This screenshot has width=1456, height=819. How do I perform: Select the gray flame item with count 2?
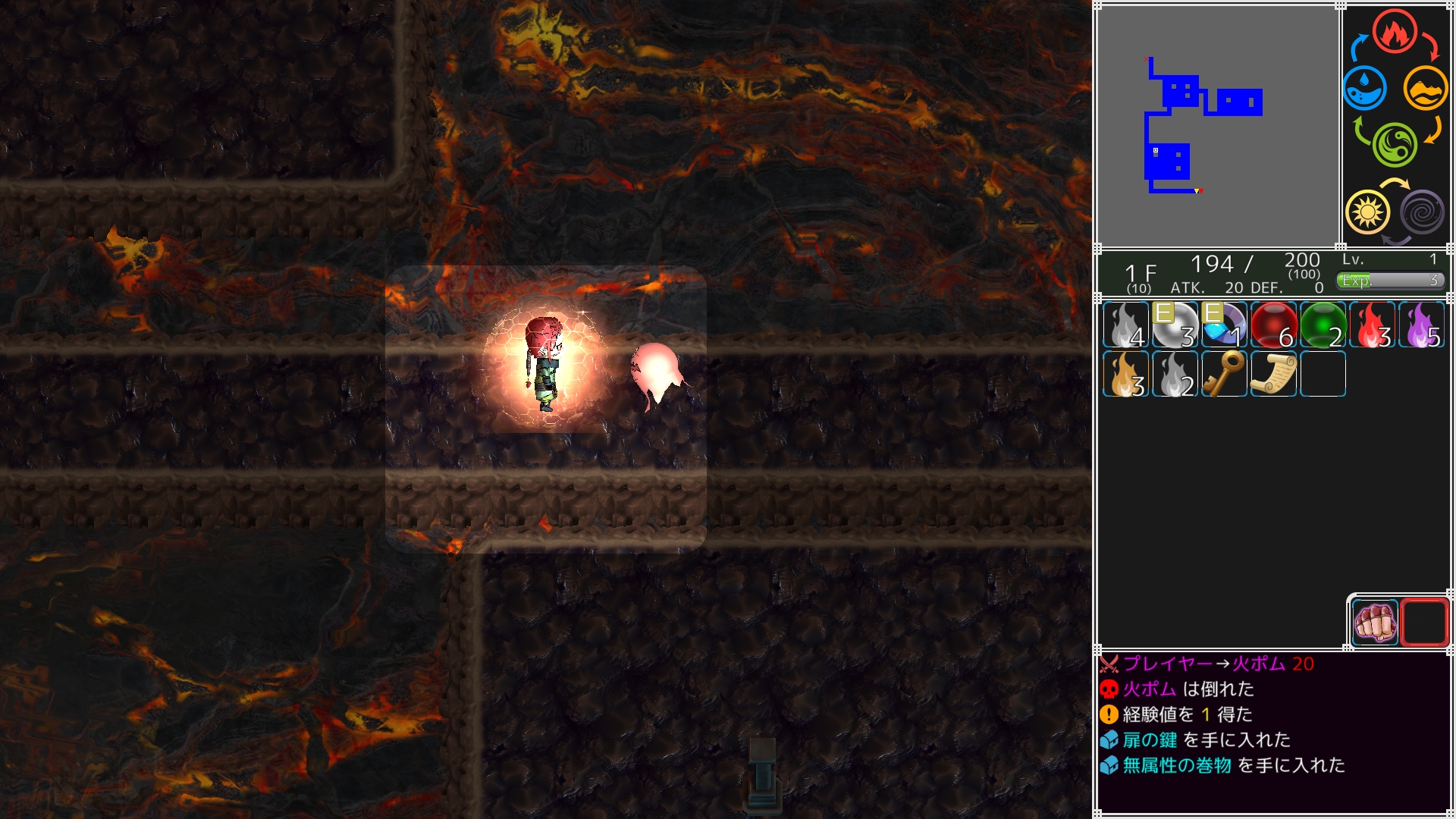1175,375
